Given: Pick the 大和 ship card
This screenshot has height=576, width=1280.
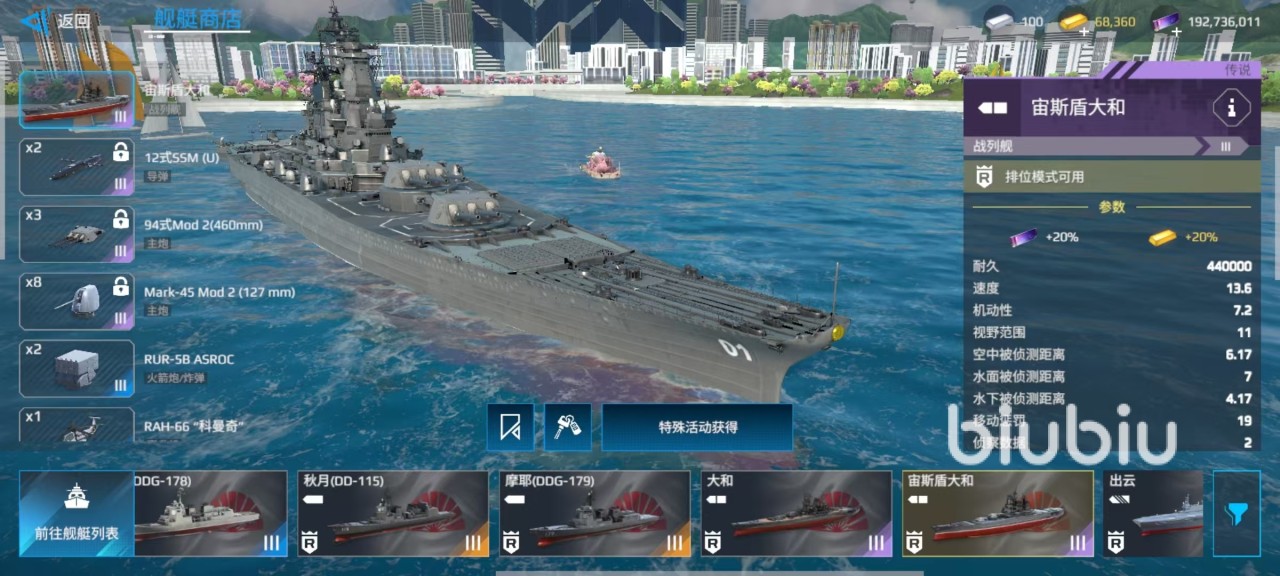Looking at the screenshot, I should point(796,514).
